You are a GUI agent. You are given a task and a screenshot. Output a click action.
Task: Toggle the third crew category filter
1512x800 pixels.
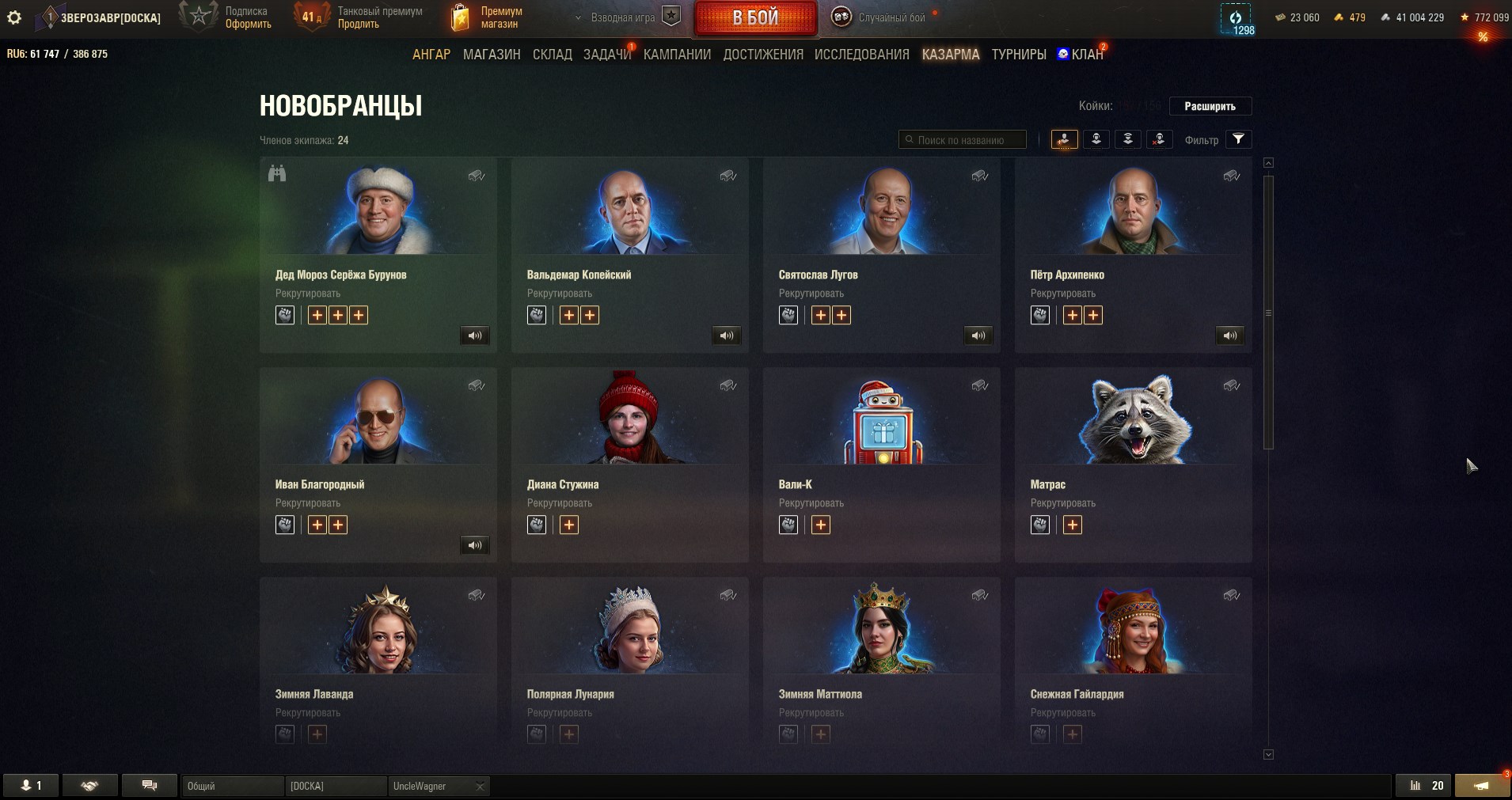(x=1128, y=139)
